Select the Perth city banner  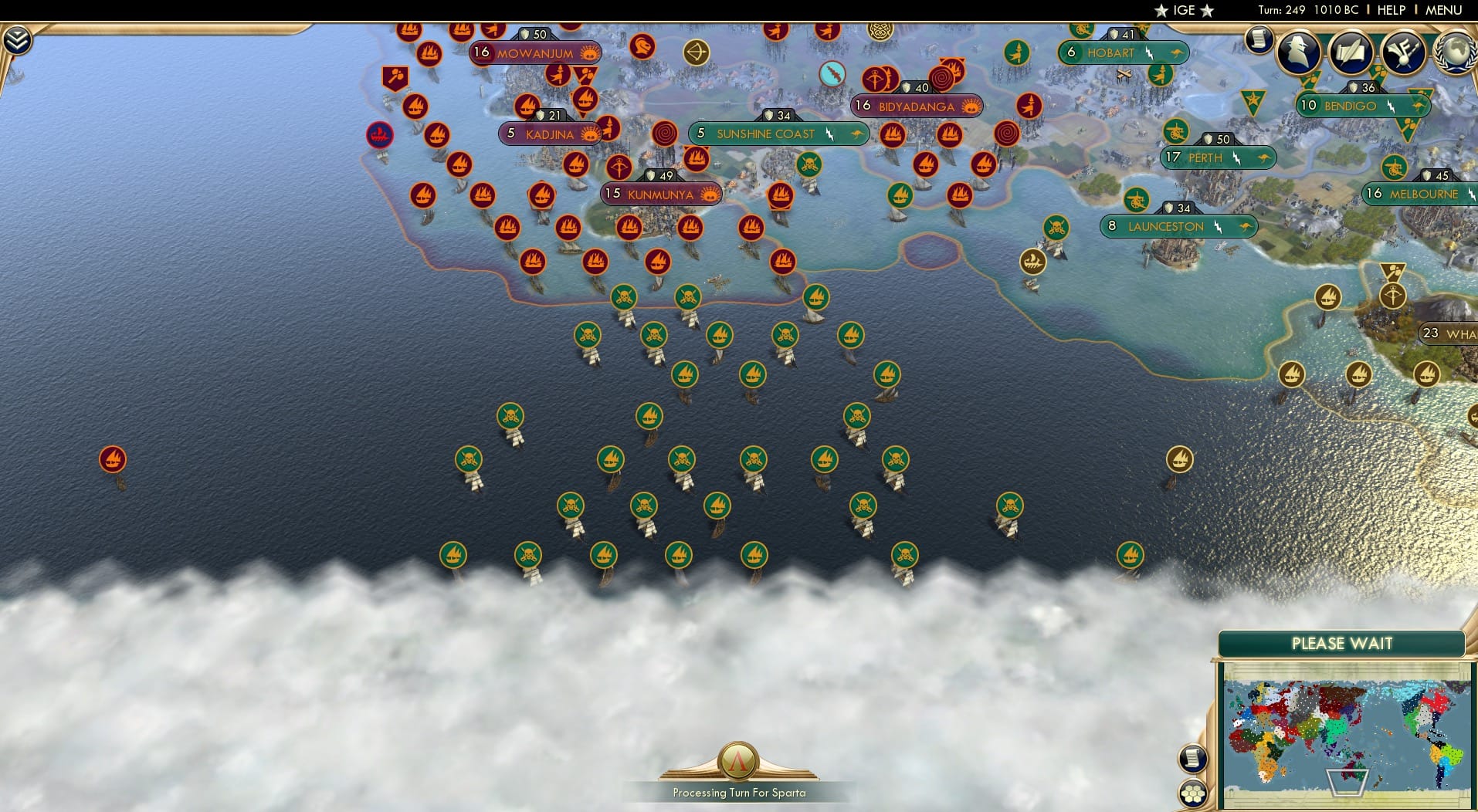point(1219,157)
